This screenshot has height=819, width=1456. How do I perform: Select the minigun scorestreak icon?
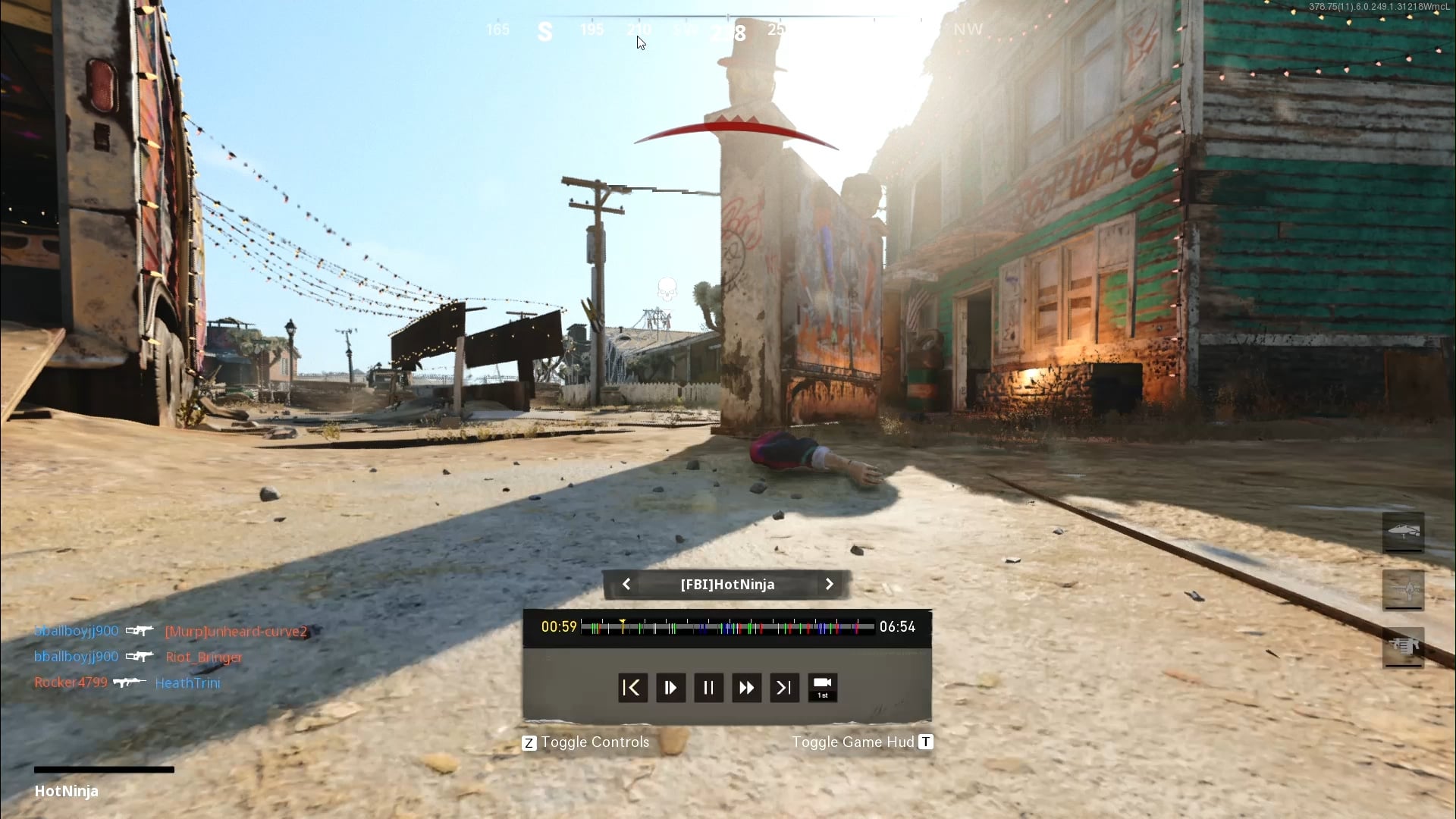pyautogui.click(x=1403, y=647)
